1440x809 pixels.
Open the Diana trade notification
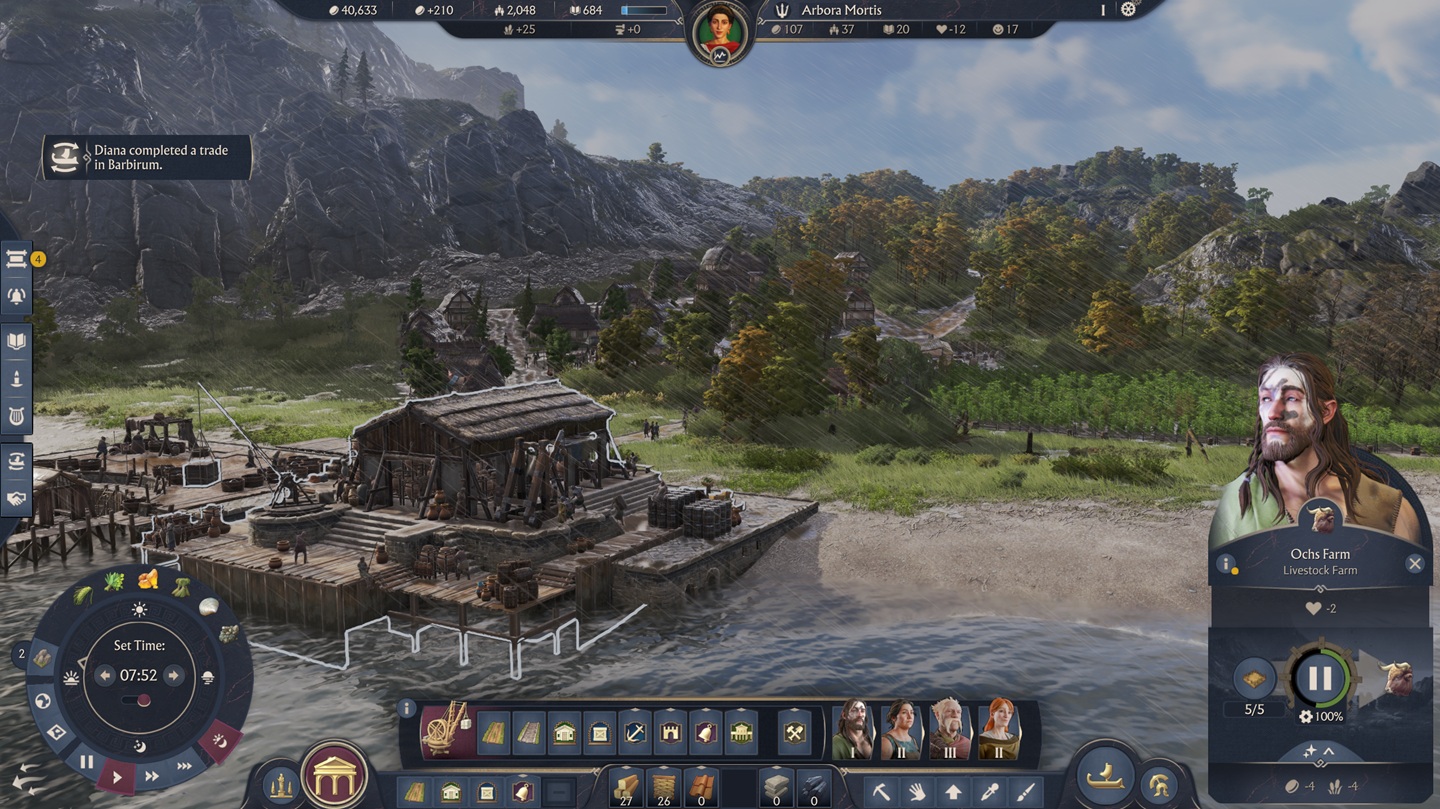click(146, 157)
